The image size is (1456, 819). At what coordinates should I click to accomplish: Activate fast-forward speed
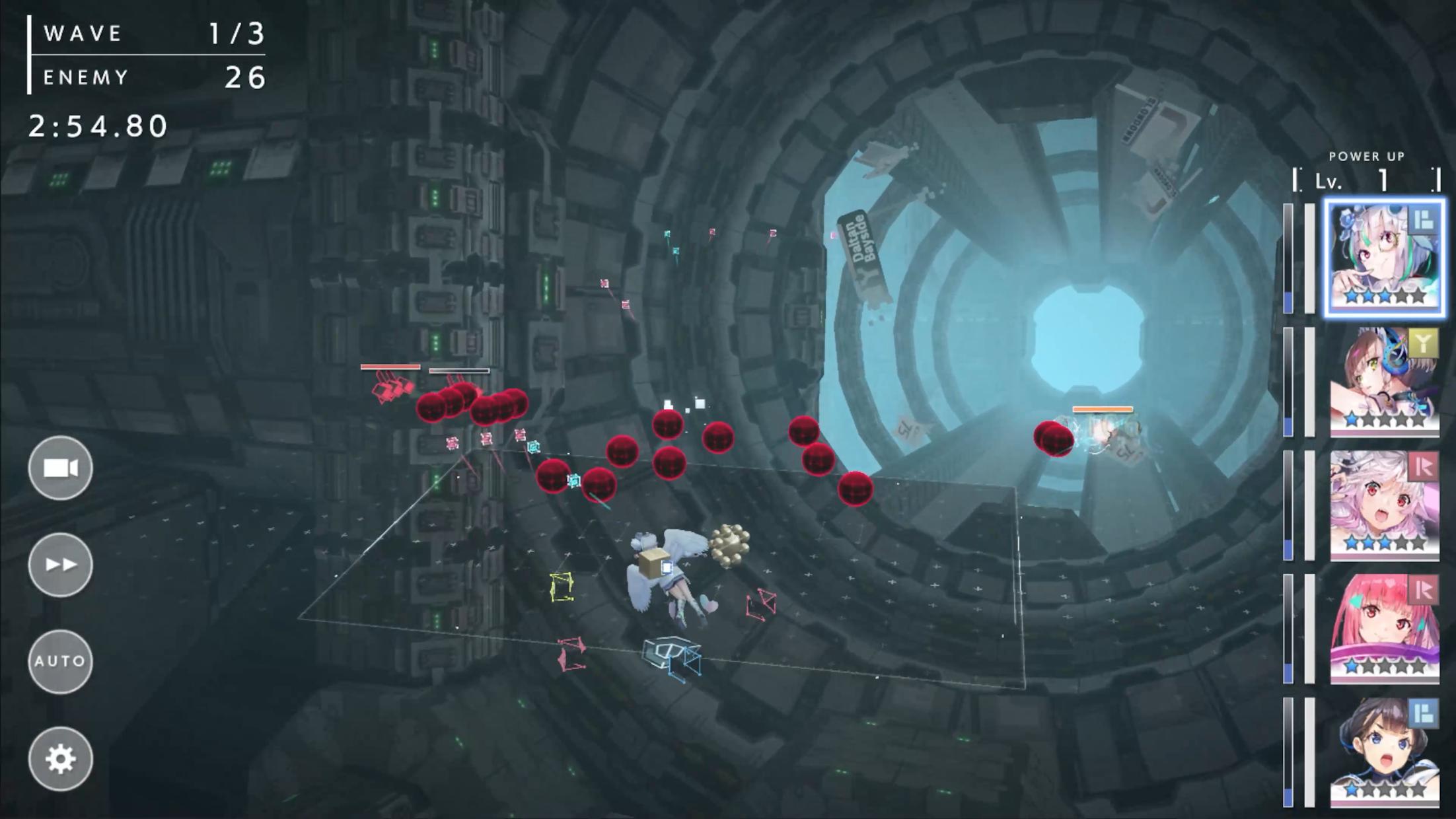click(x=60, y=565)
